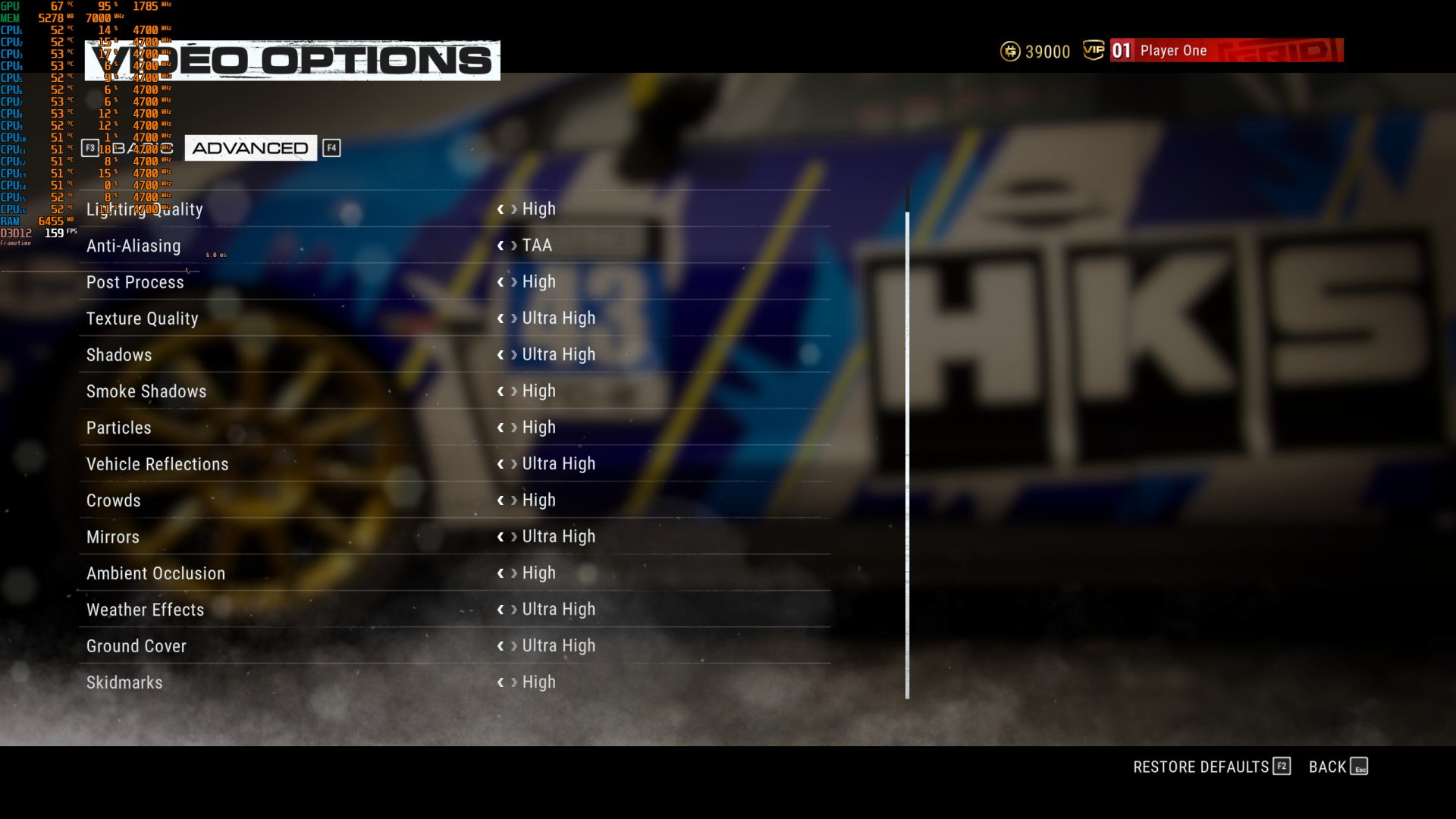Viewport: 1456px width, 819px height.
Task: Raise Texture Quality with the right arrow
Action: click(x=514, y=318)
